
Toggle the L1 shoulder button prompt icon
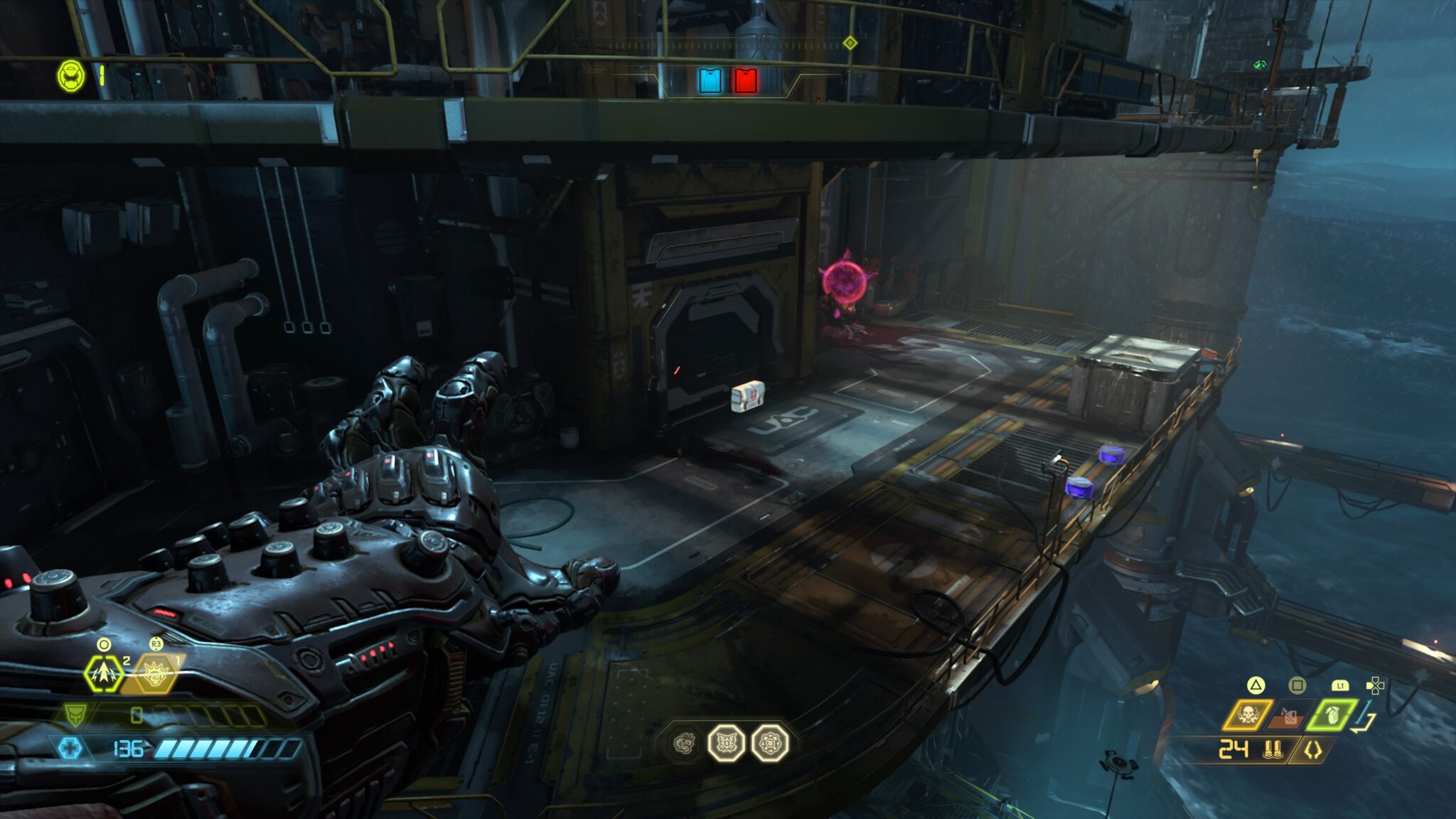pyautogui.click(x=1341, y=687)
